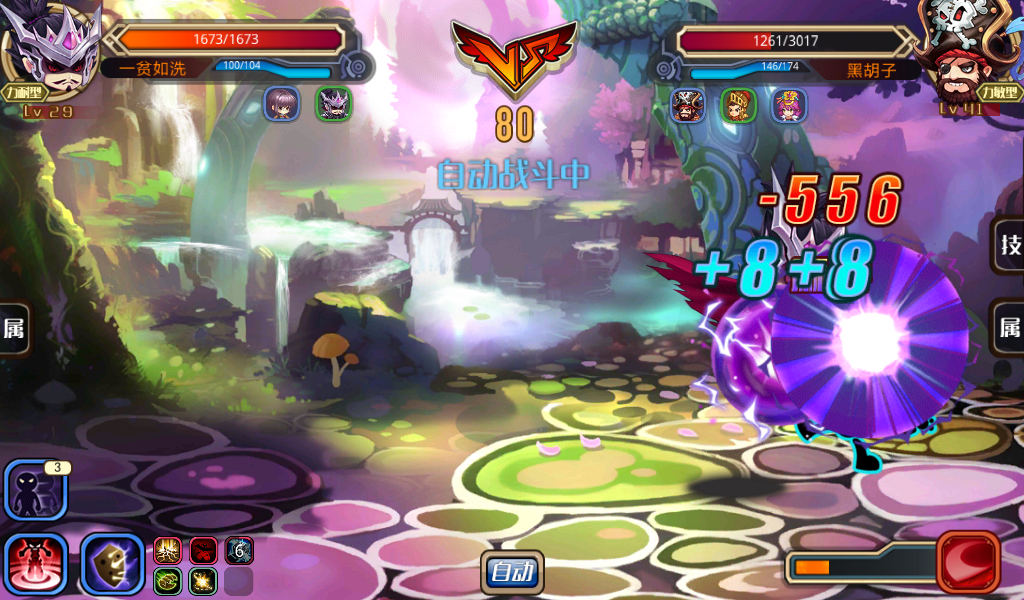The width and height of the screenshot is (1024, 600).
Task: Activate the golden mask skill
Action: pos(112,563)
